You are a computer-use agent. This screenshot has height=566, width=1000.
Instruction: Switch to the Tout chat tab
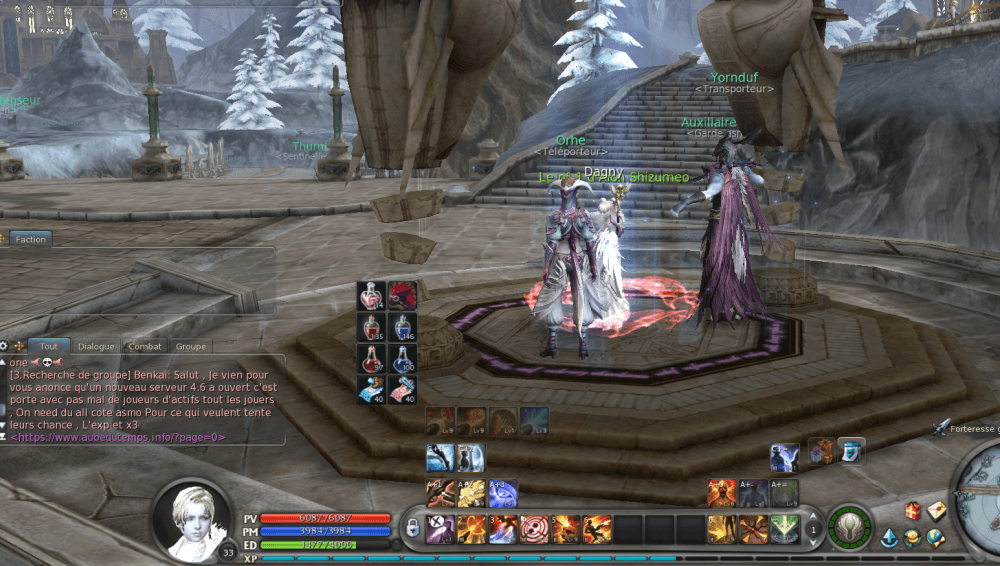tap(48, 346)
